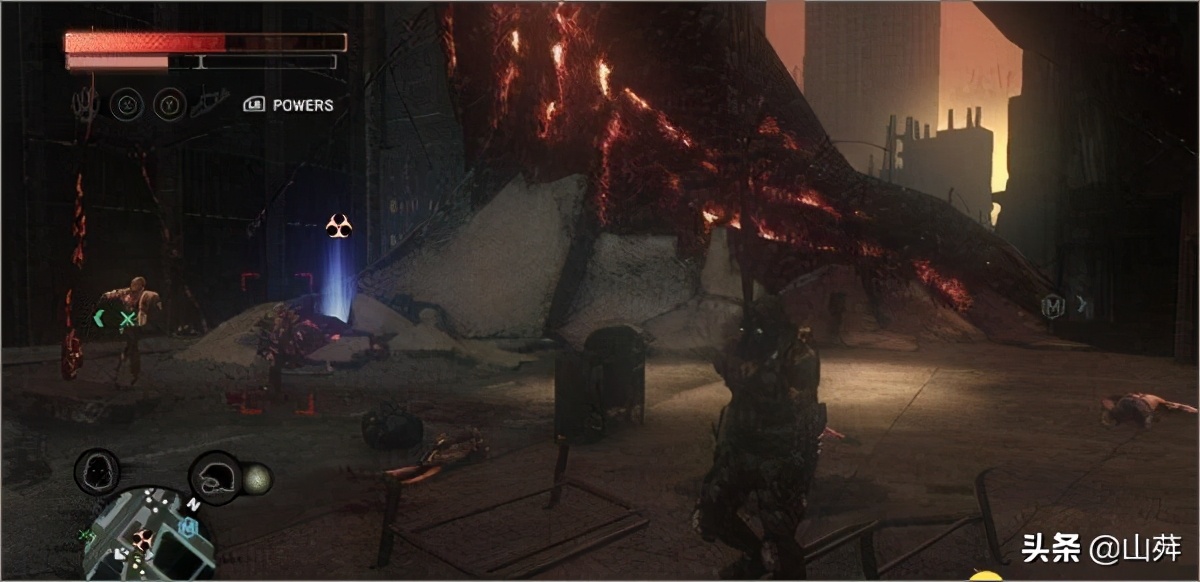Select the hooded figure disguise icon

point(97,471)
